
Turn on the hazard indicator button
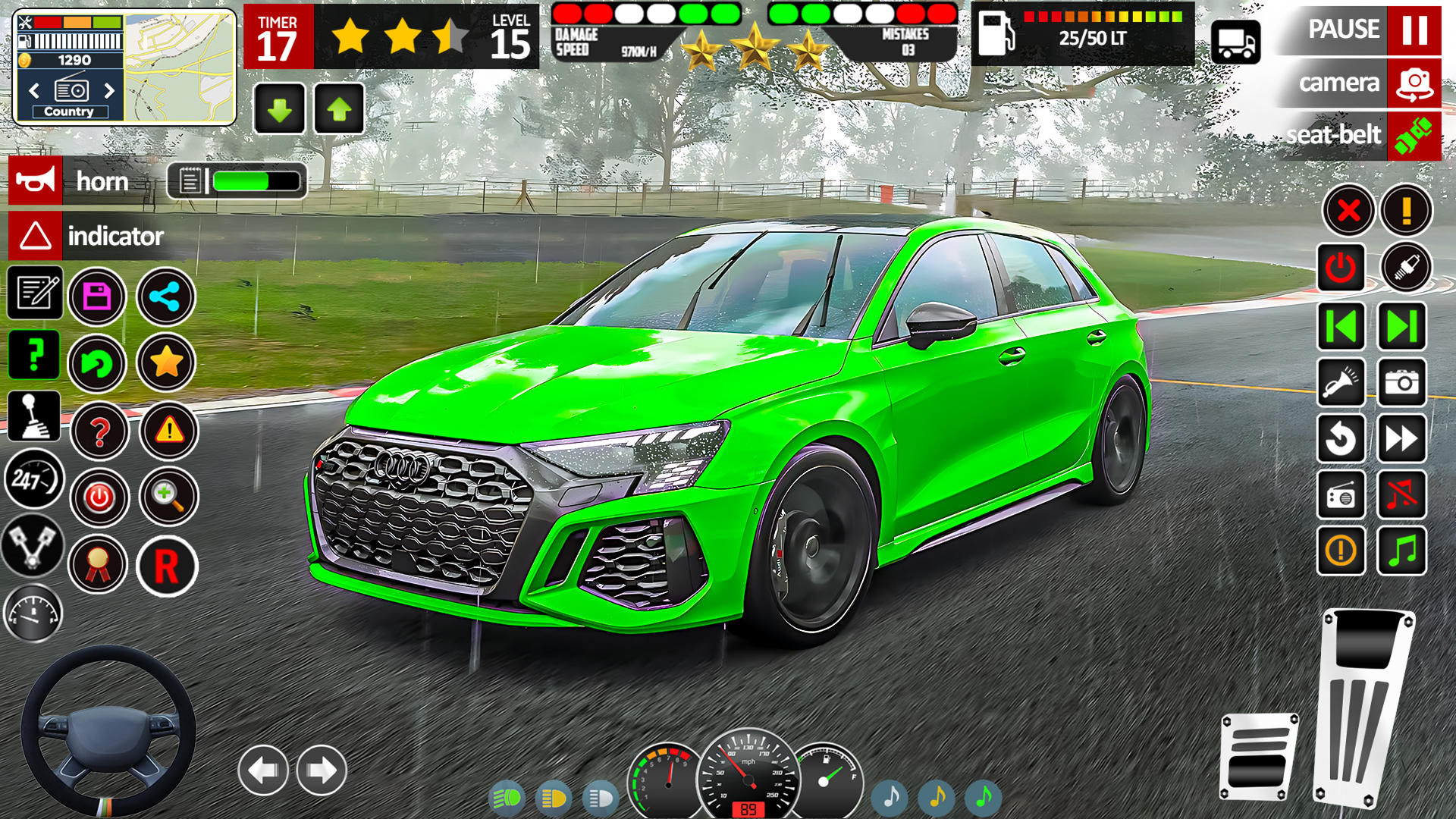coord(36,236)
